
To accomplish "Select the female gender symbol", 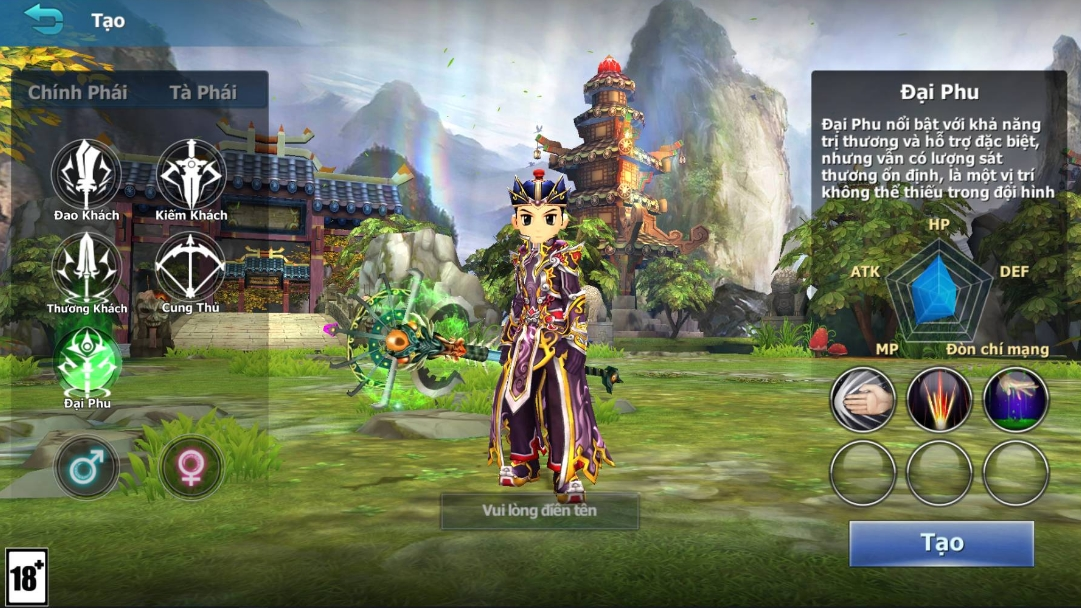I will click(191, 467).
